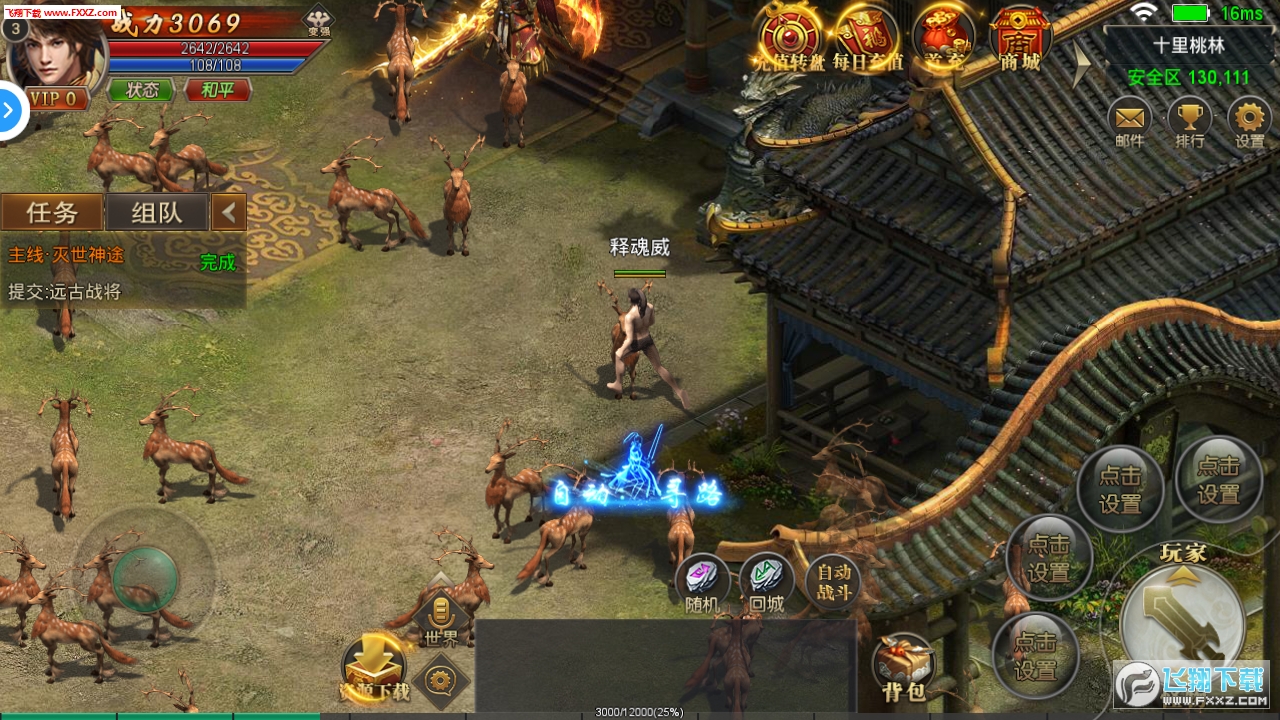The width and height of the screenshot is (1280, 720).
Task: Open the 世界 world chat microphone
Action: (x=441, y=615)
